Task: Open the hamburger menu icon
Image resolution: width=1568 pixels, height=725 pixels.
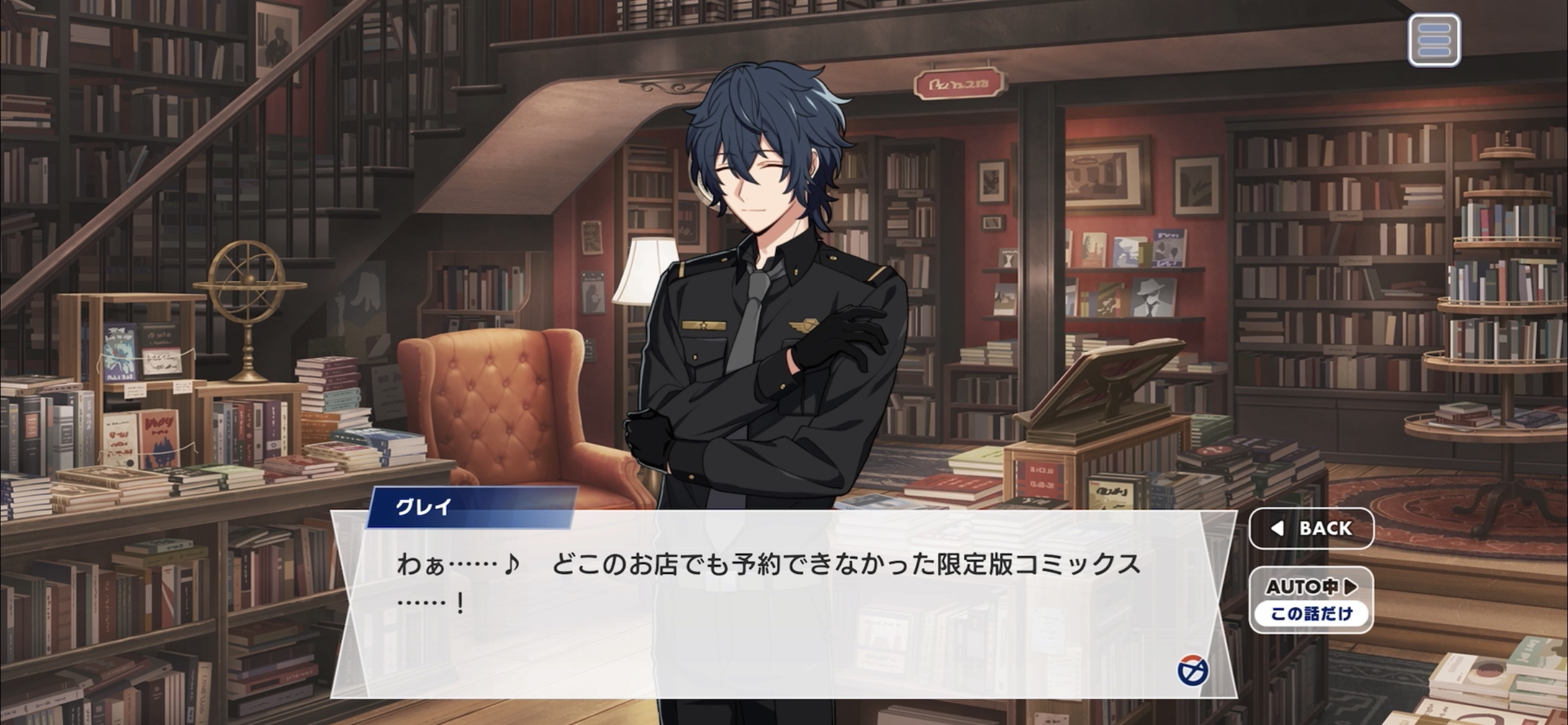Action: pos(1434,40)
